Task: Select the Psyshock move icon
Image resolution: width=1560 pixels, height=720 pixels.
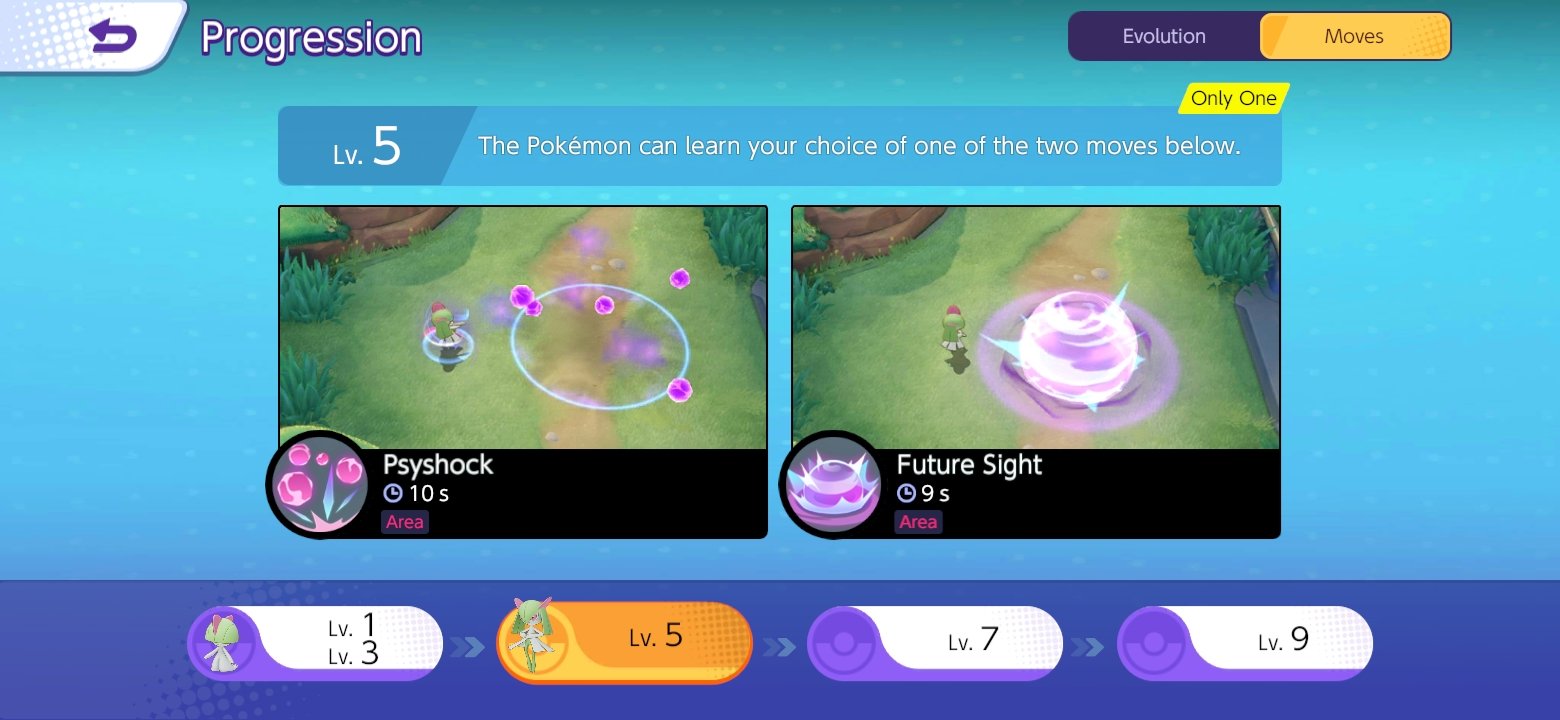Action: click(317, 484)
